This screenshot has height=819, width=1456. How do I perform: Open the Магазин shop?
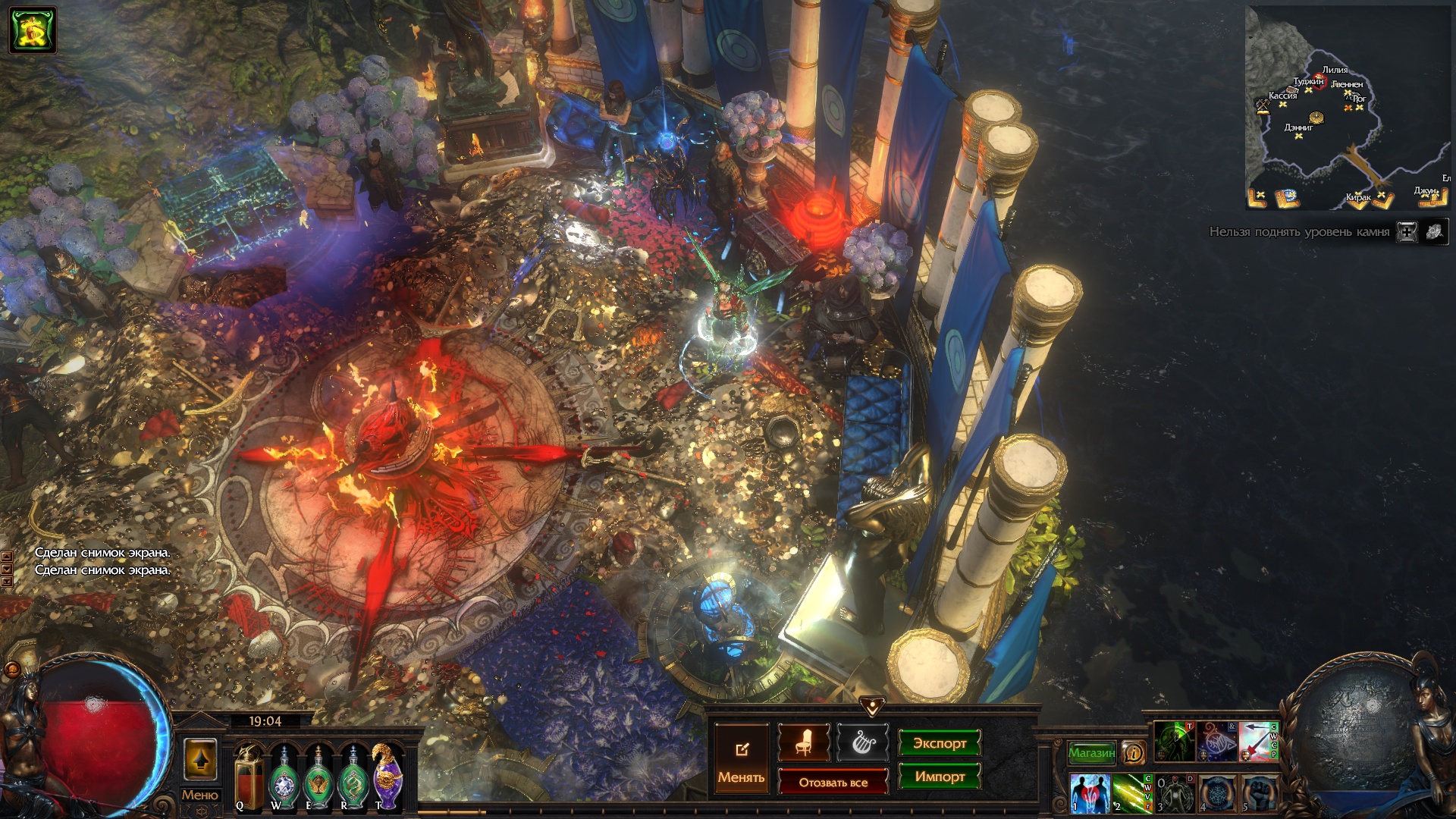tap(1091, 752)
